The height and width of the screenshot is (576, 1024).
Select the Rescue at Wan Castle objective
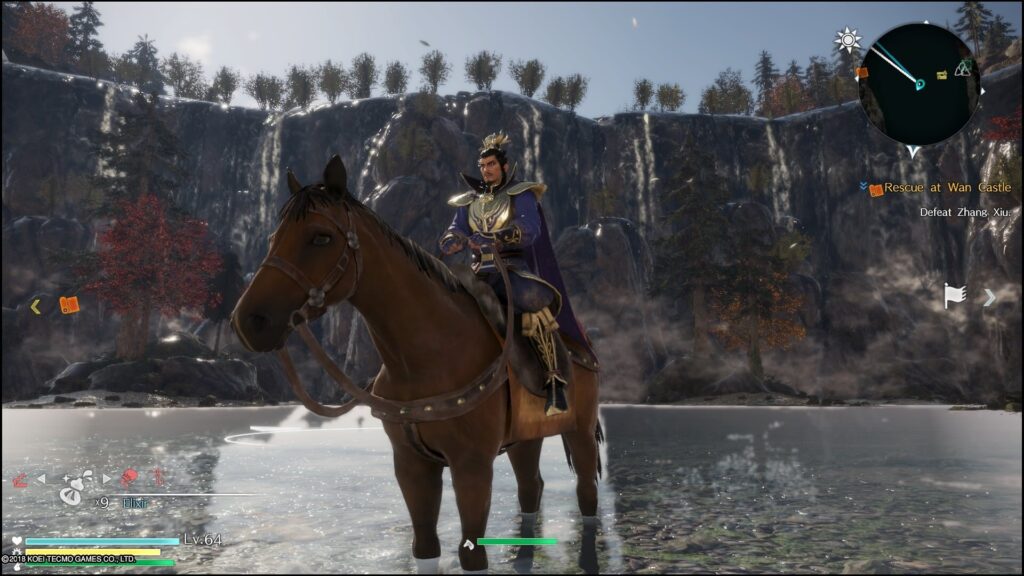946,188
